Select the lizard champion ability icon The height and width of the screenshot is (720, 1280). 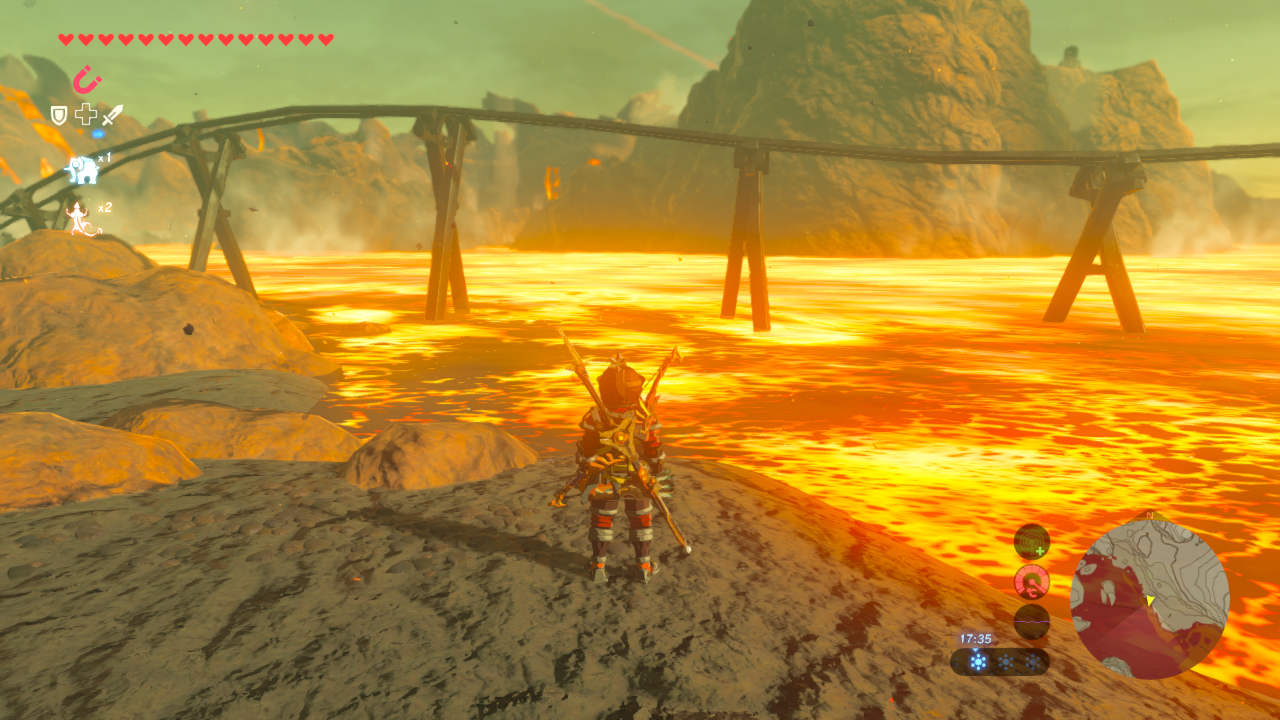[x=80, y=217]
